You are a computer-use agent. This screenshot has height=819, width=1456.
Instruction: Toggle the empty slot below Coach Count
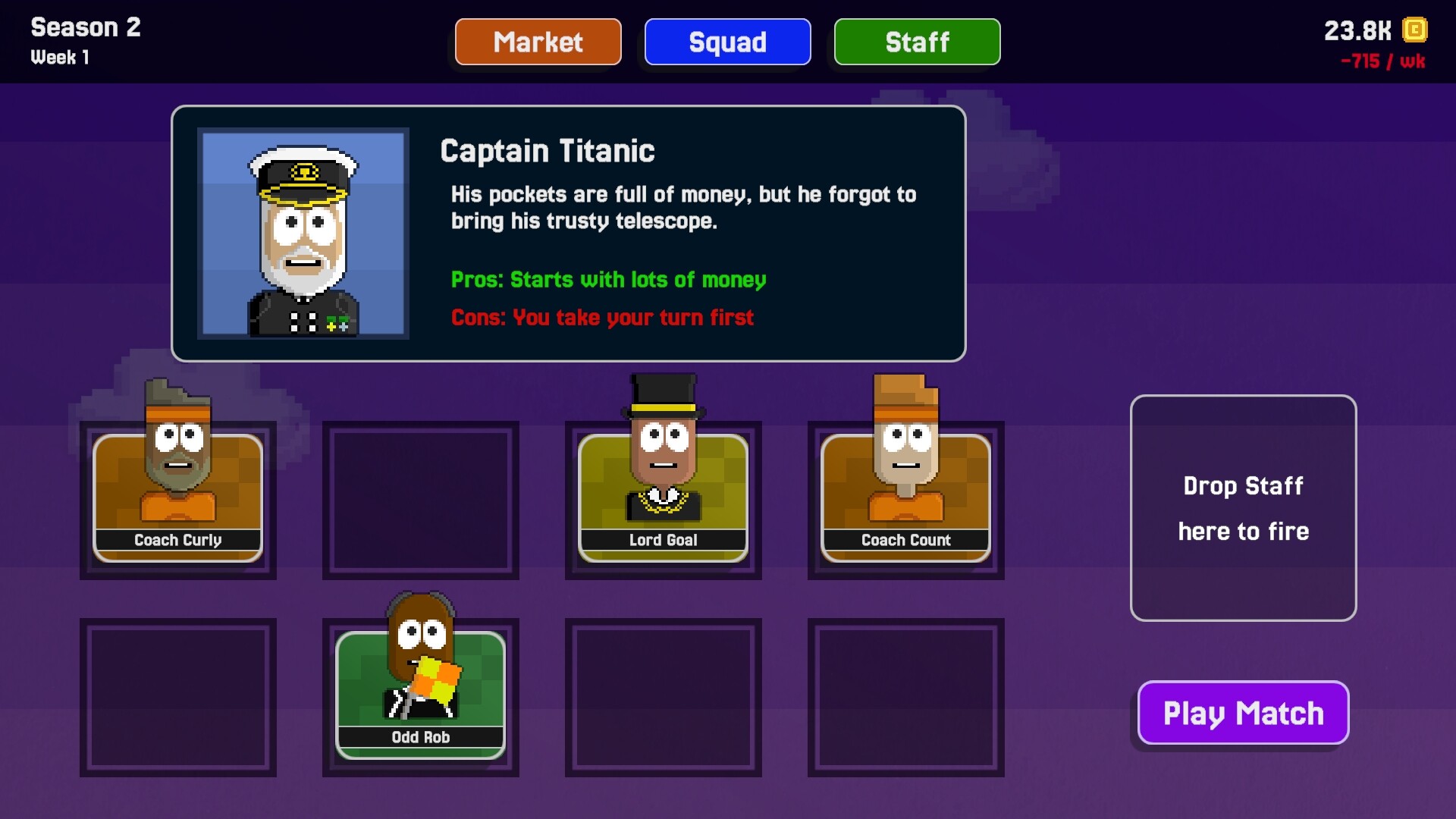coord(905,696)
